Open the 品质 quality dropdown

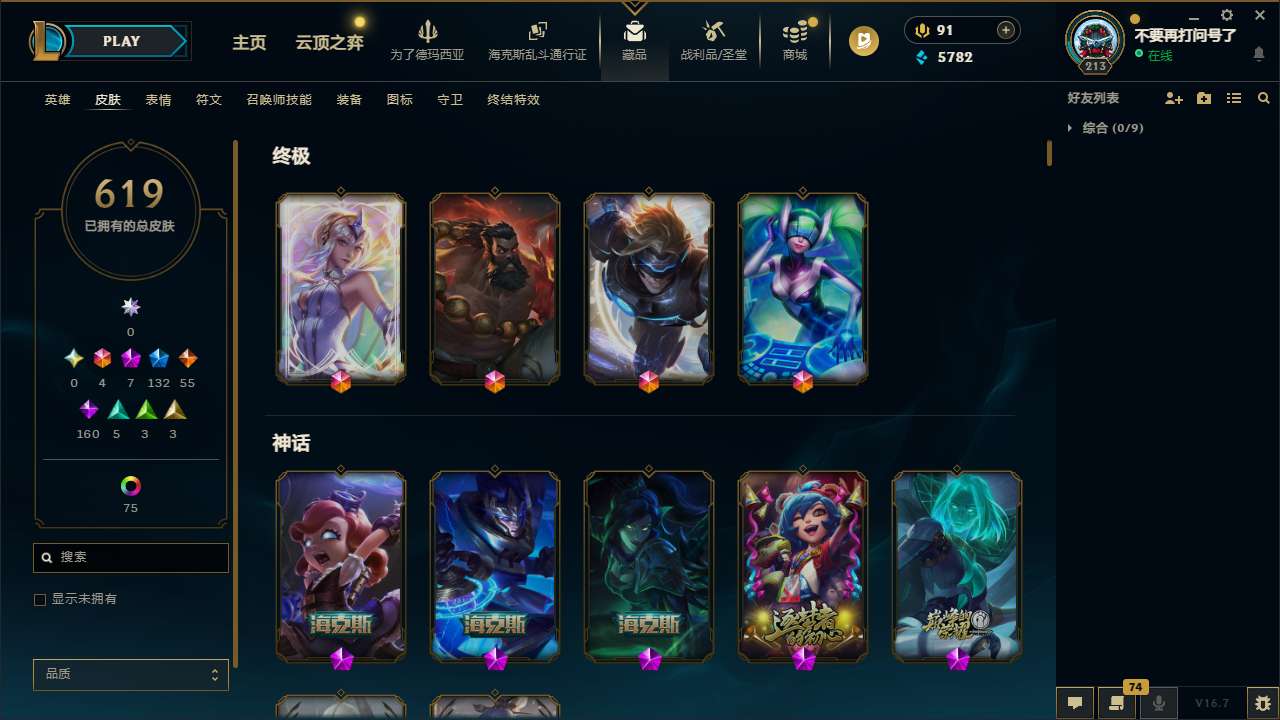(x=130, y=674)
